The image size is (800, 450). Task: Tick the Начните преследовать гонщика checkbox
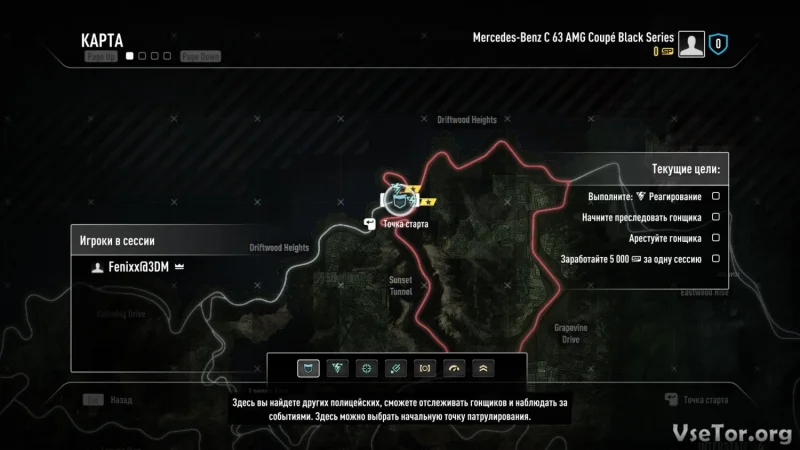[716, 217]
